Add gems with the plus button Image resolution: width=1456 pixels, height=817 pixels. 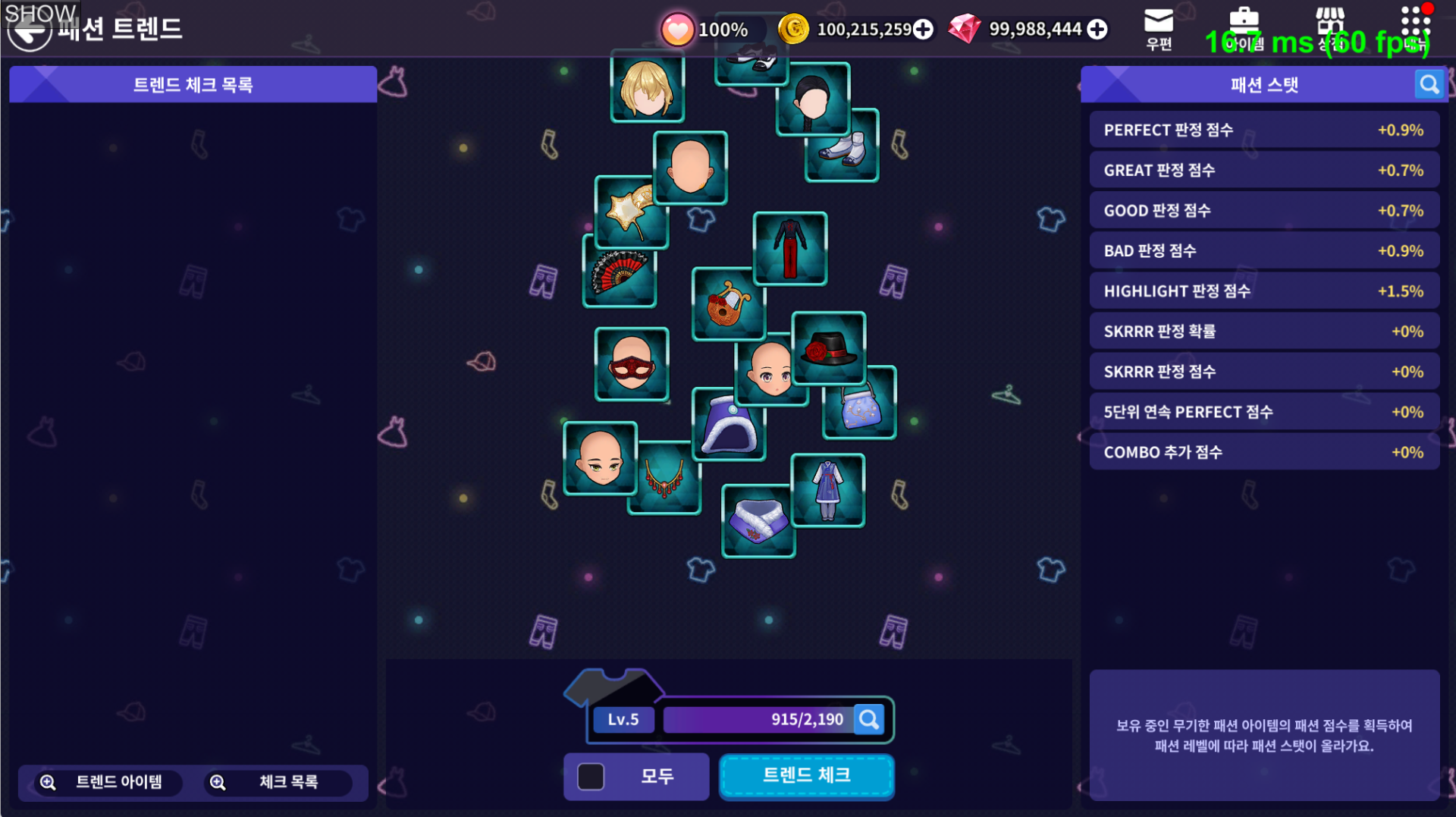tap(1097, 30)
